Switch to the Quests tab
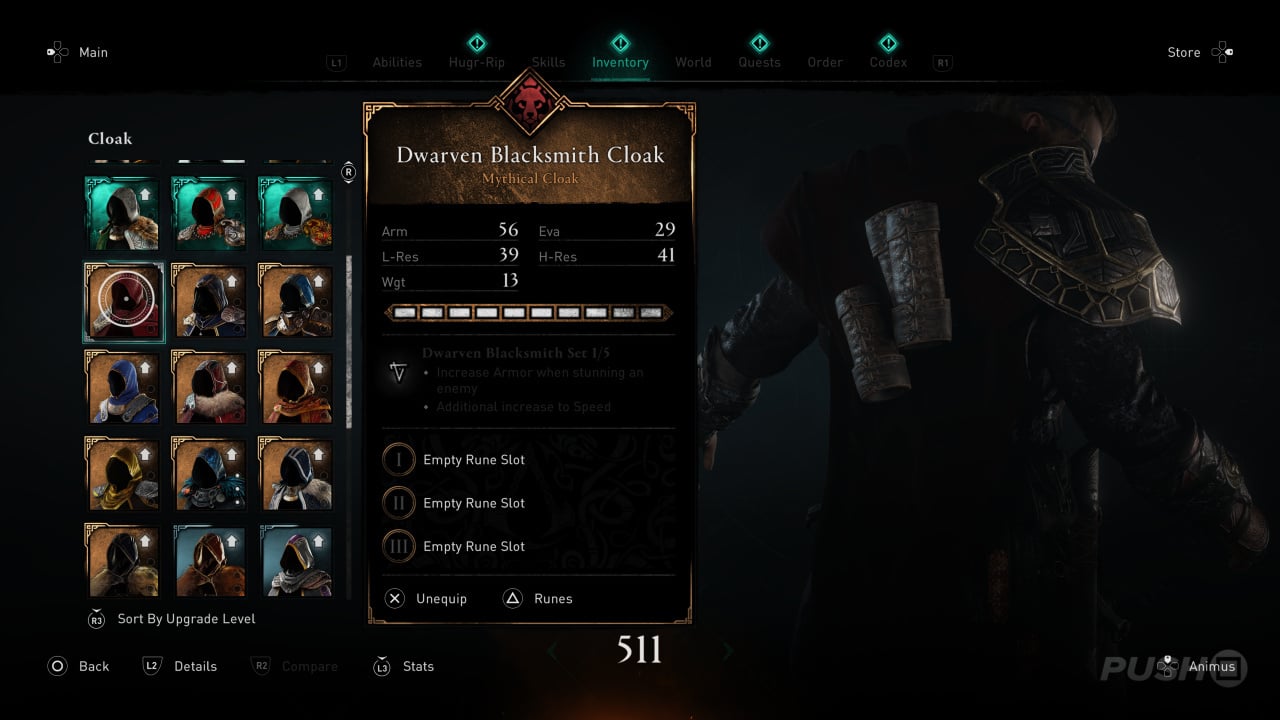The height and width of the screenshot is (720, 1280). pos(759,62)
